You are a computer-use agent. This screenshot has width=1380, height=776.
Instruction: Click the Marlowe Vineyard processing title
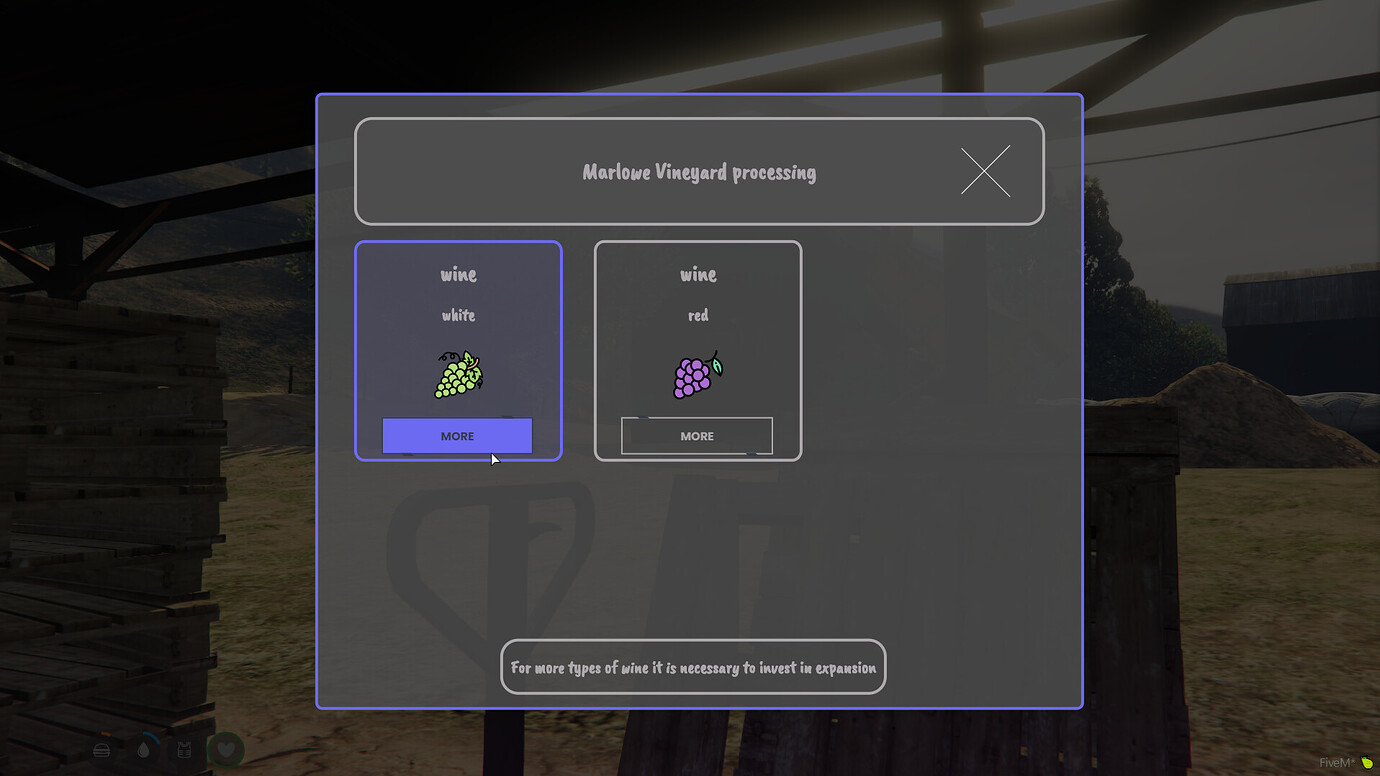pyautogui.click(x=699, y=171)
